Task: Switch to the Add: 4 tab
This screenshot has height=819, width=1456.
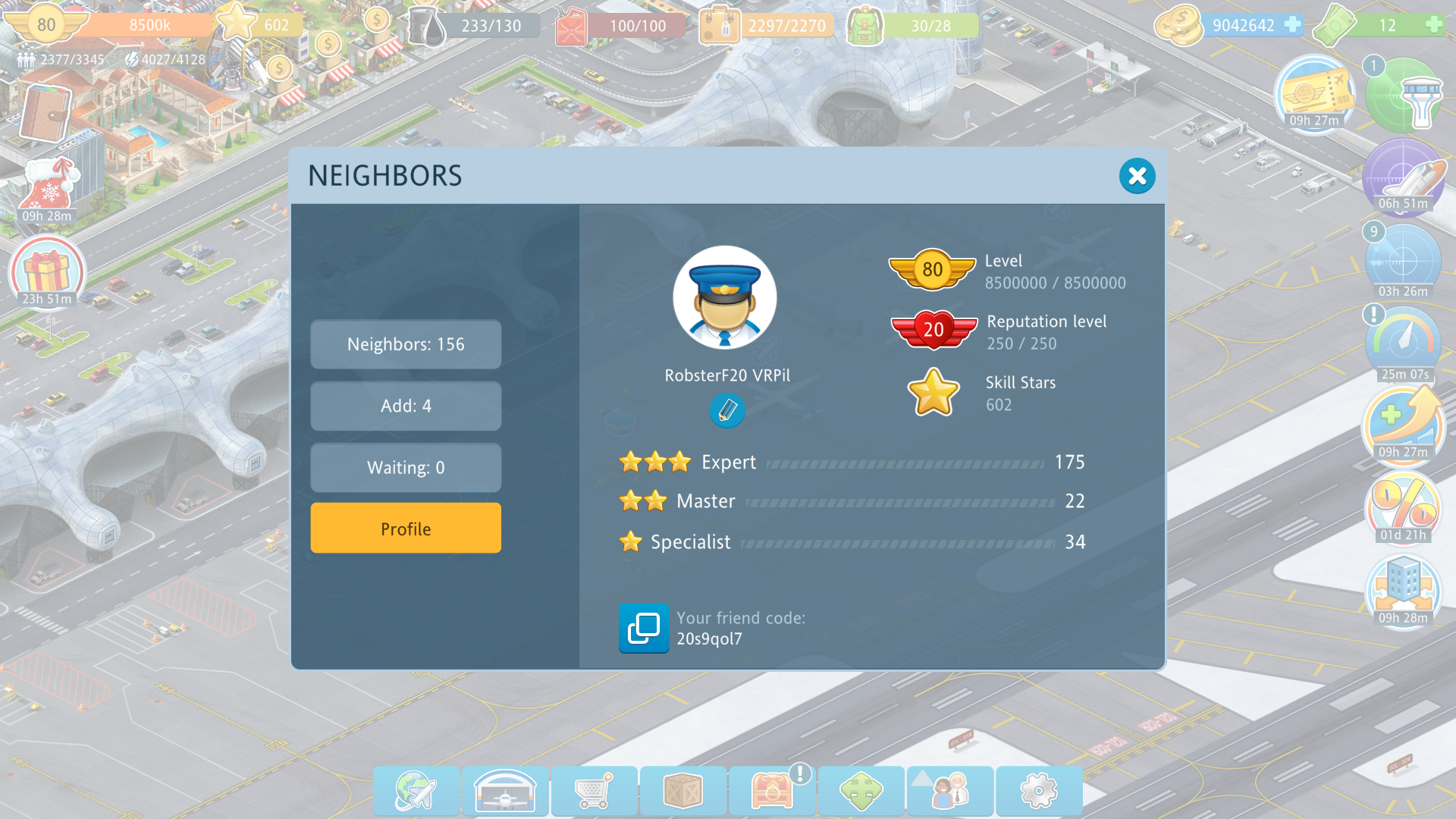Action: [x=406, y=406]
